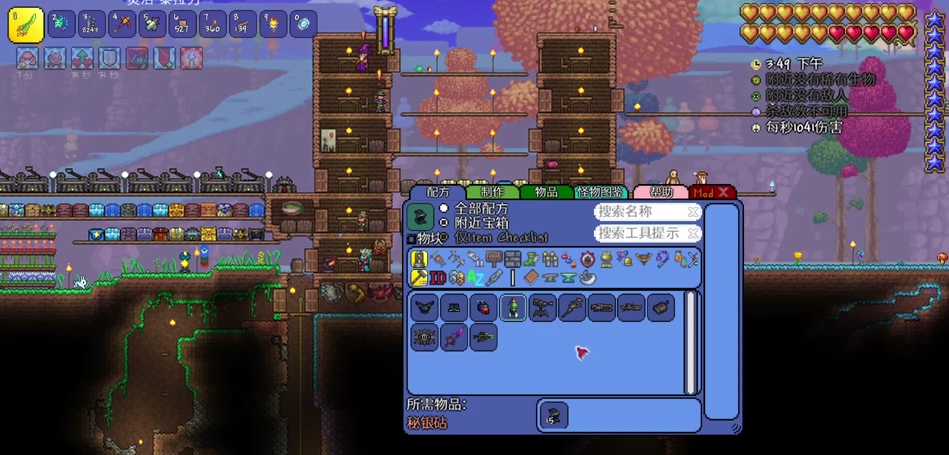Show the 帮助 (Help) tab
Image resolution: width=949 pixels, height=455 pixels.
click(x=661, y=192)
